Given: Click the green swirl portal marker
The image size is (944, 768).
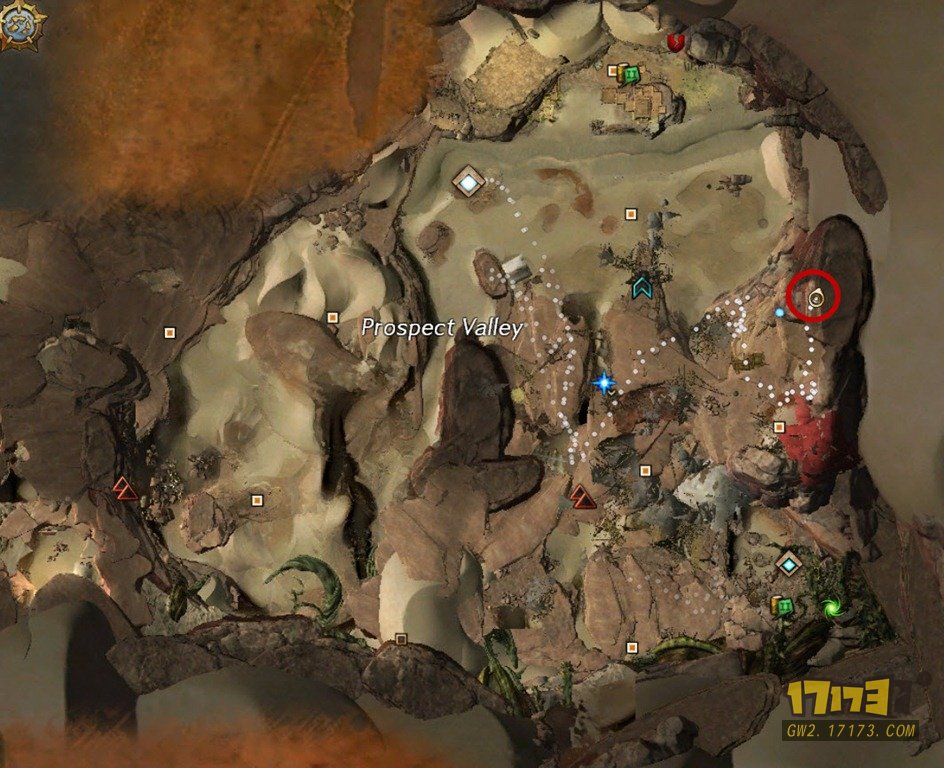Looking at the screenshot, I should coord(829,607).
